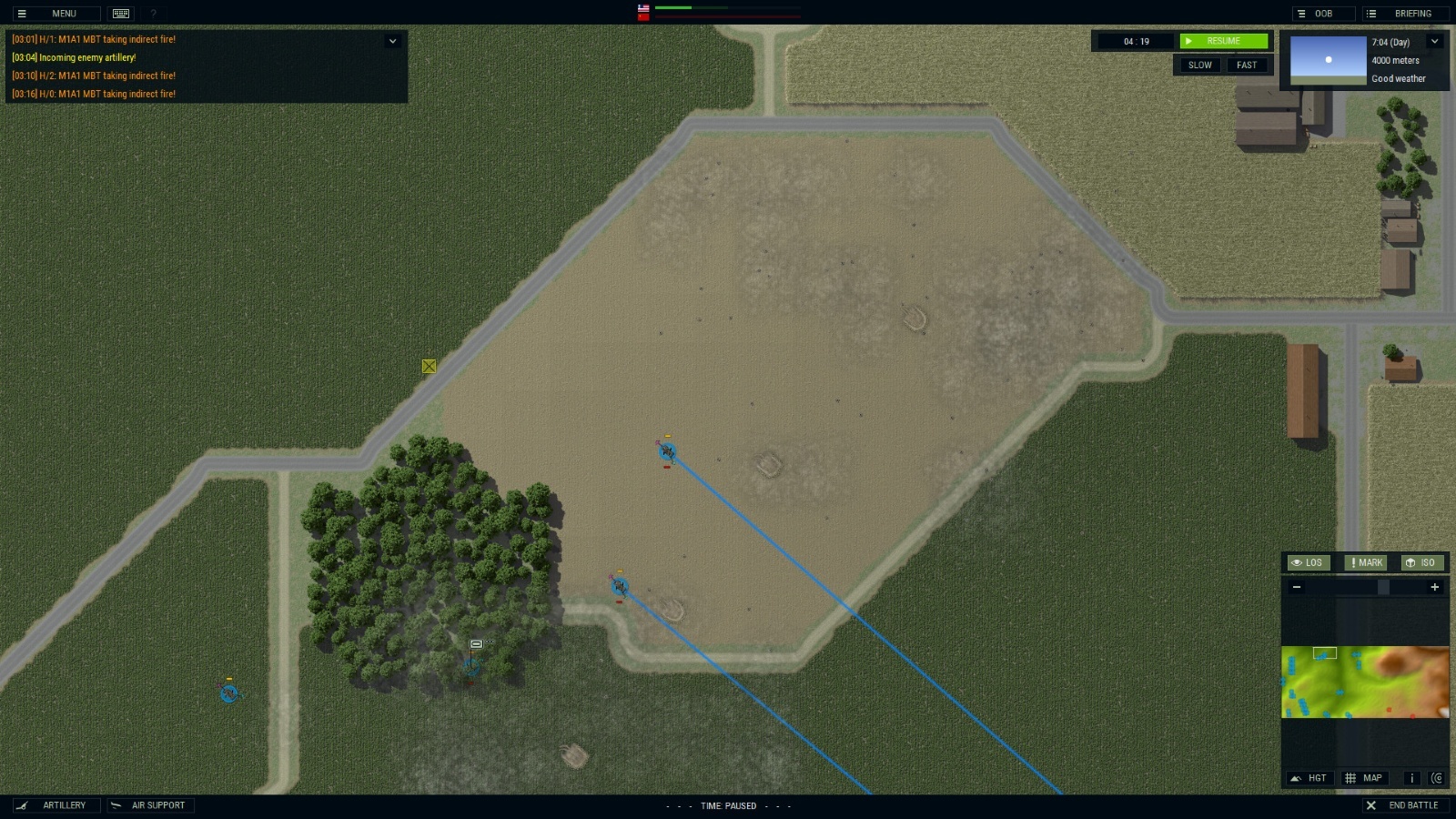Toggle LOS line-of-sight mode
The height and width of the screenshot is (819, 1456).
point(1307,562)
